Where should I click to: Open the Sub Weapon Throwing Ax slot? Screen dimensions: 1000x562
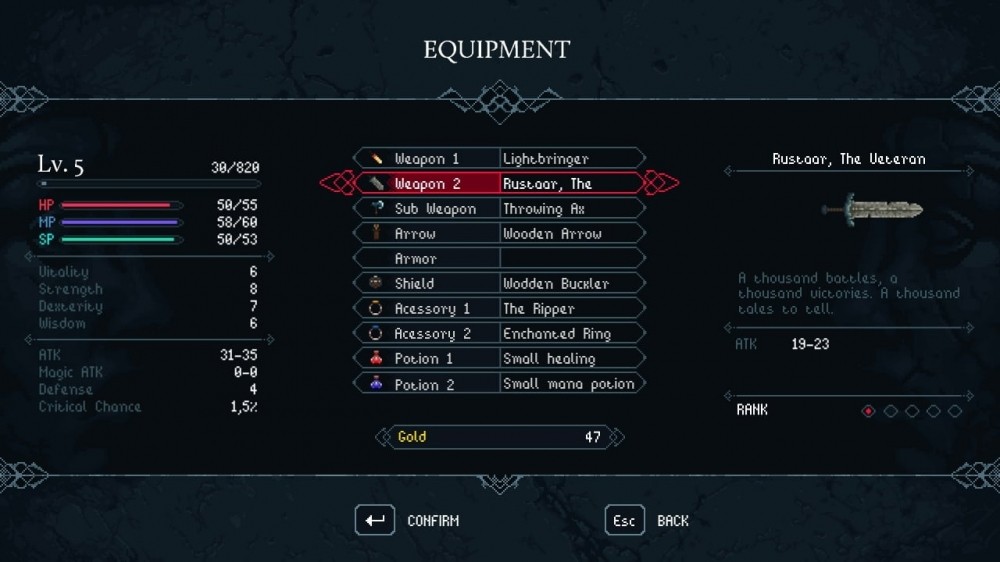499,208
